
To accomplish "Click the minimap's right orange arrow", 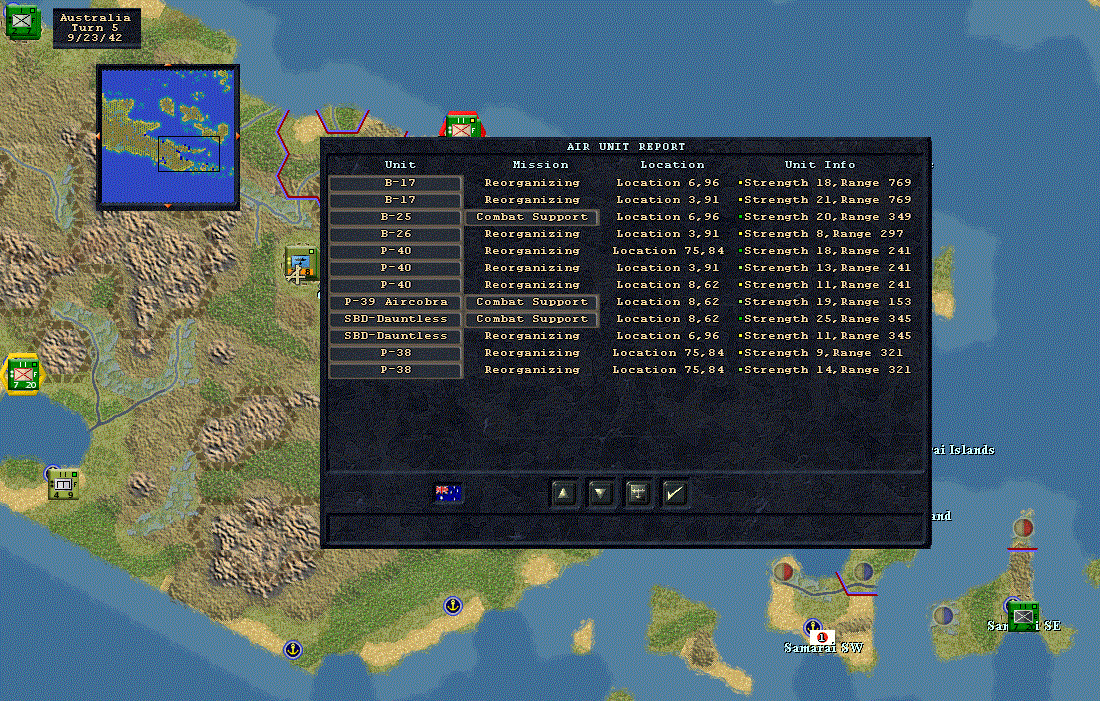I will (237, 135).
